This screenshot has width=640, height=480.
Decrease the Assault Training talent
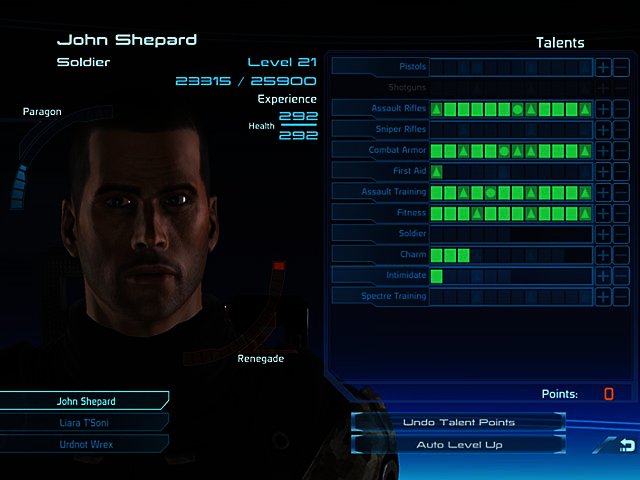tap(621, 192)
